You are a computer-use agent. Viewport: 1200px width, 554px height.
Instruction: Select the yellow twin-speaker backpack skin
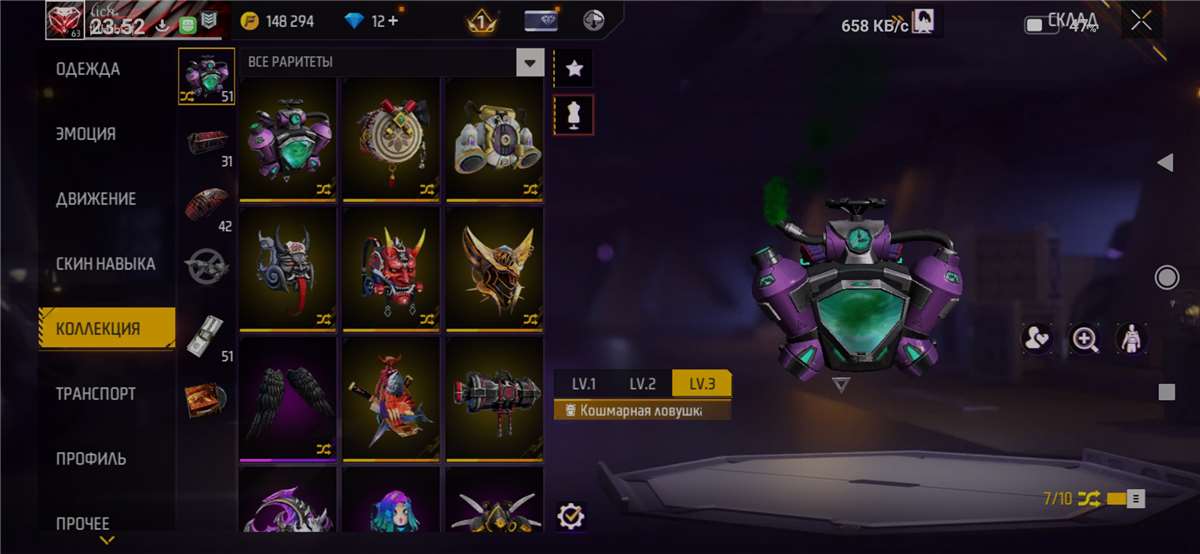click(494, 139)
